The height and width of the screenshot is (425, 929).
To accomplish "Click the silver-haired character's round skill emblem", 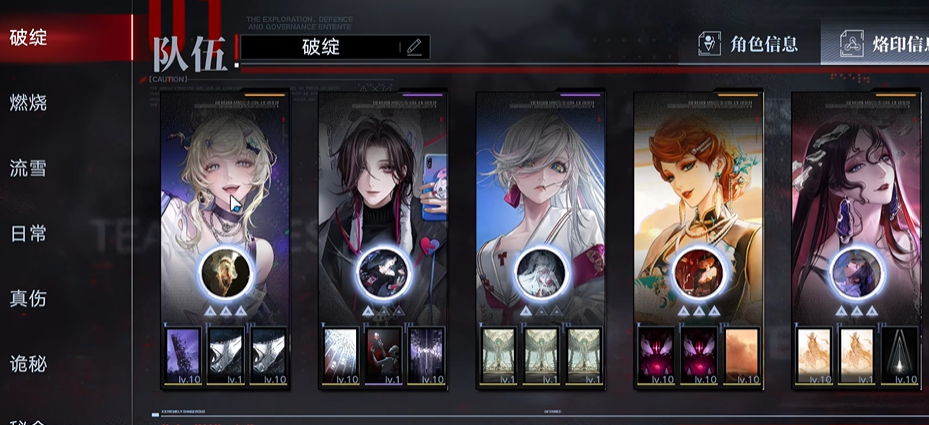I will (539, 272).
